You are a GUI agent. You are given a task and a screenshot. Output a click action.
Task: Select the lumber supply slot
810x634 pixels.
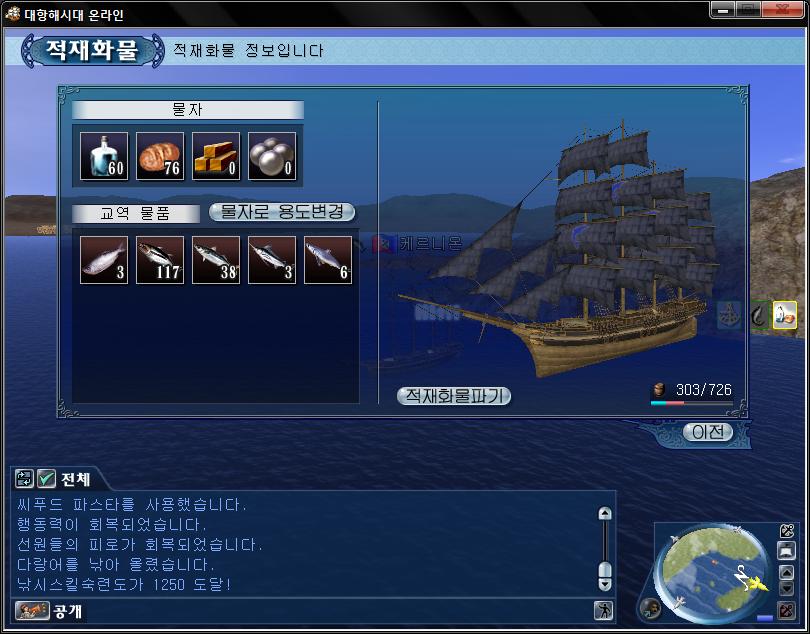point(216,156)
